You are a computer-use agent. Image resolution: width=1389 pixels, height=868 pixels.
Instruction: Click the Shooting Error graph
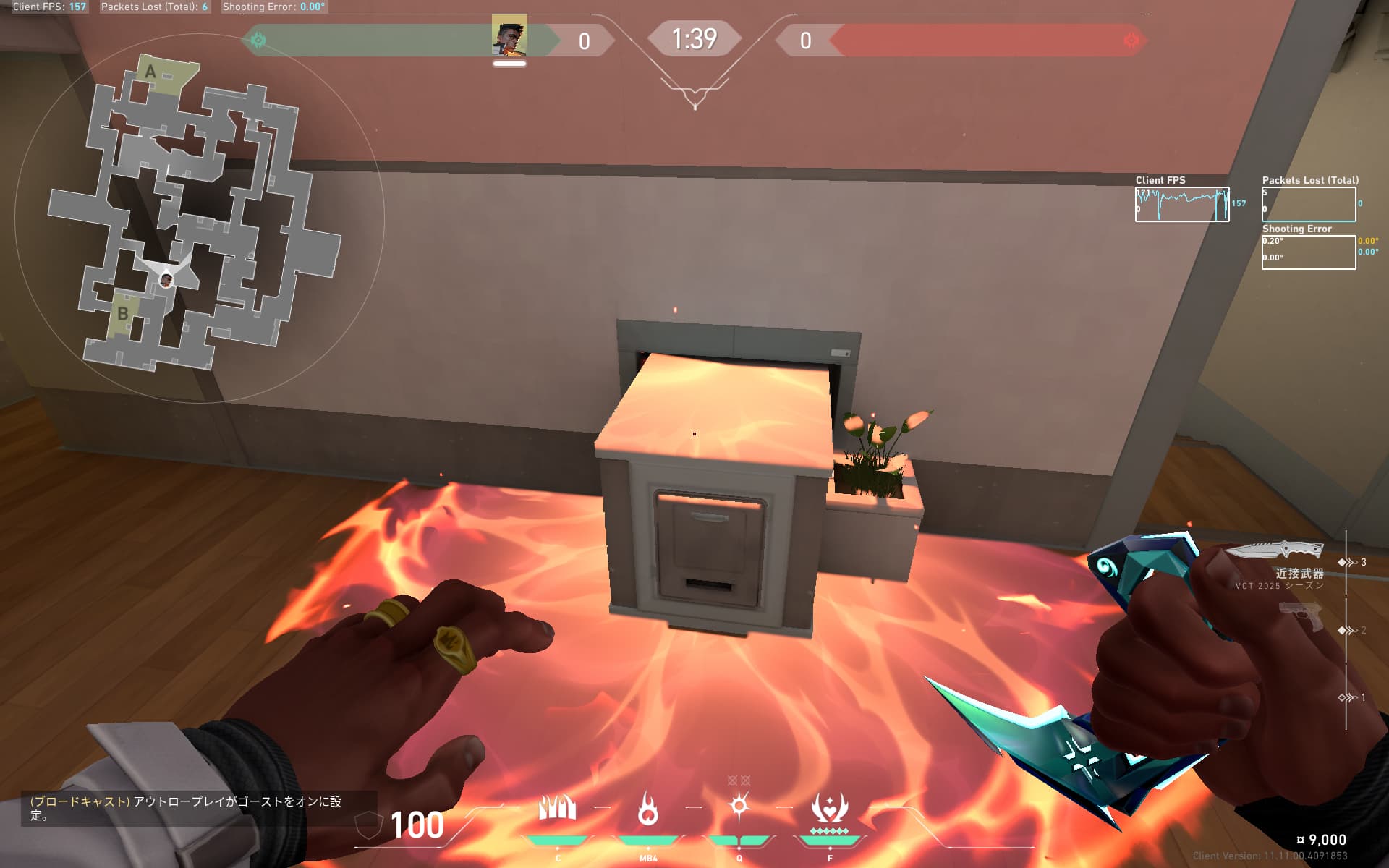pos(1309,252)
